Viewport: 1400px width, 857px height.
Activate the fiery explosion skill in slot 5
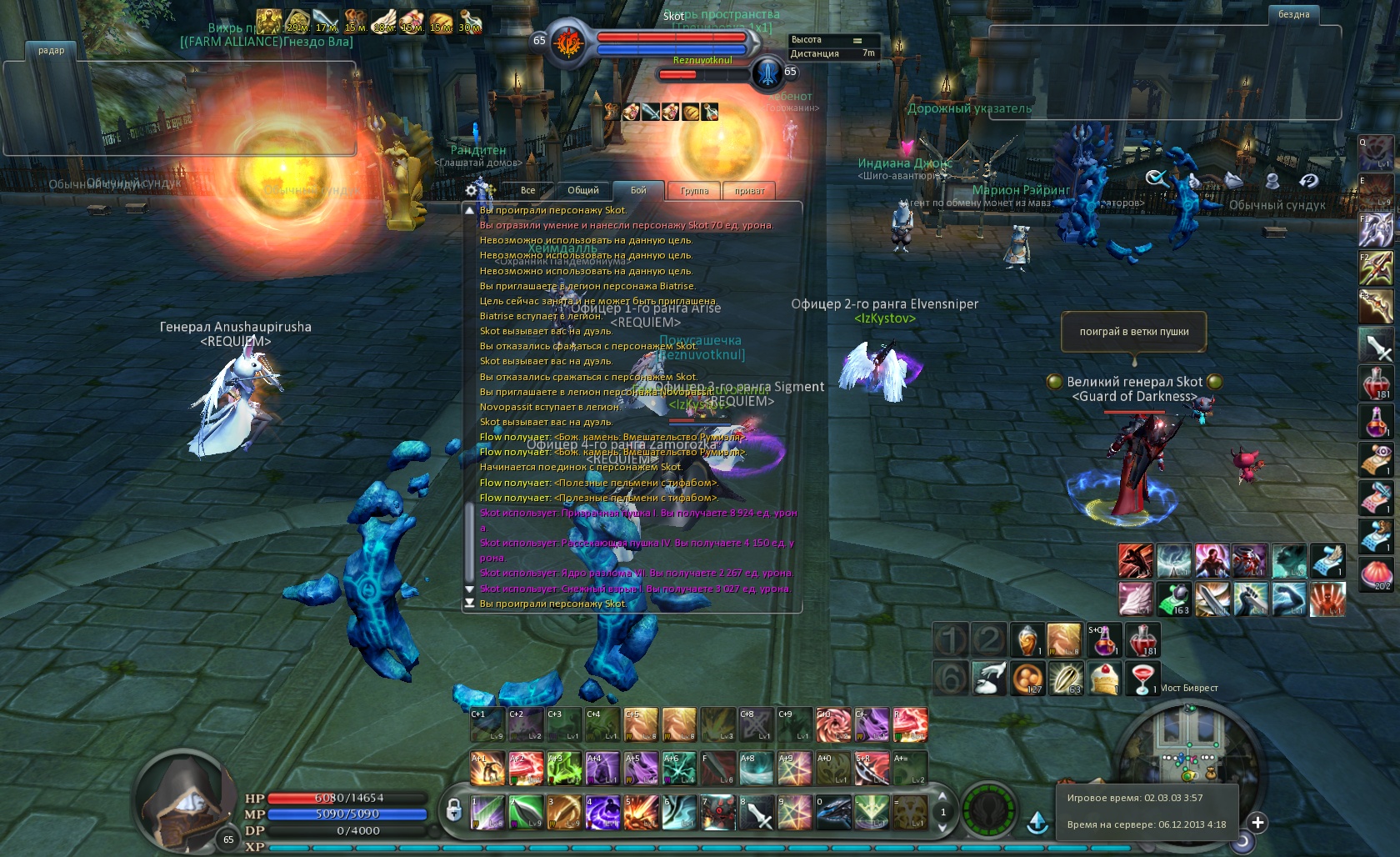coord(641,812)
